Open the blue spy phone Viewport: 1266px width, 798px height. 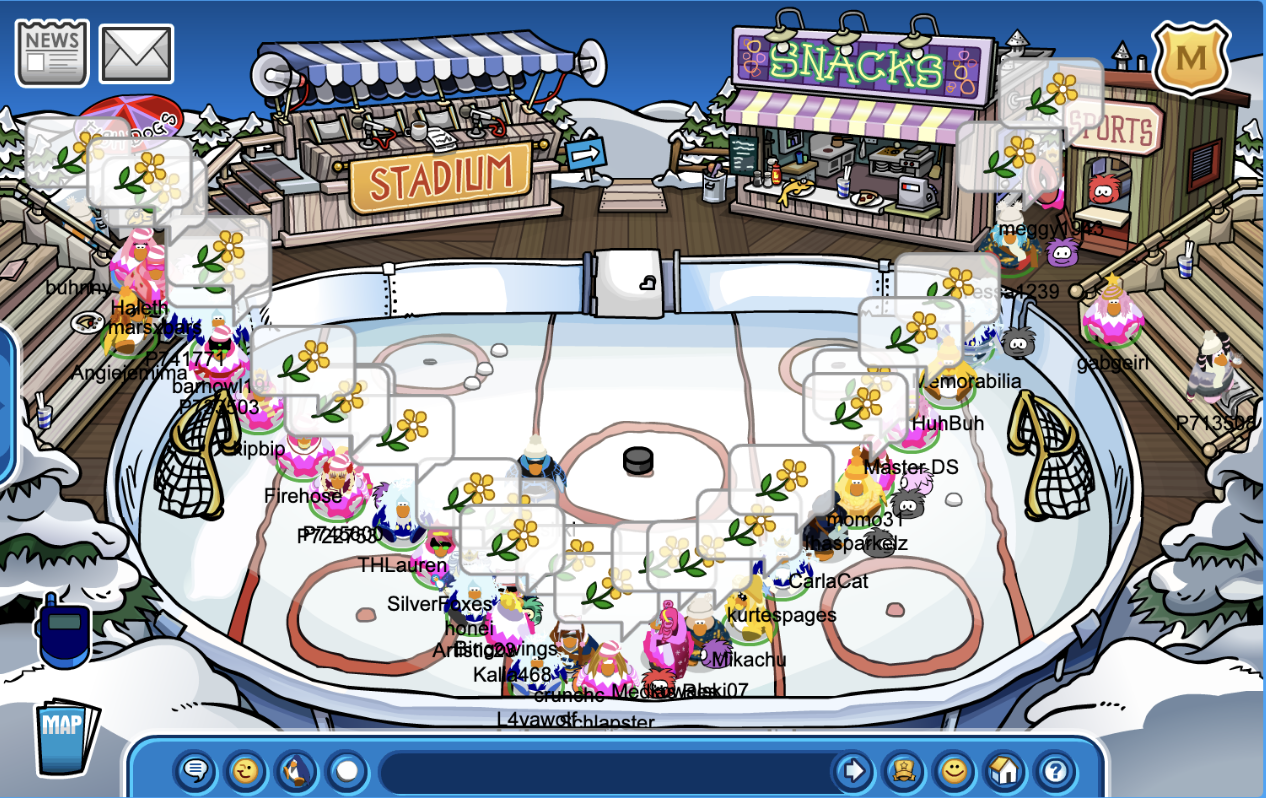click(x=63, y=630)
